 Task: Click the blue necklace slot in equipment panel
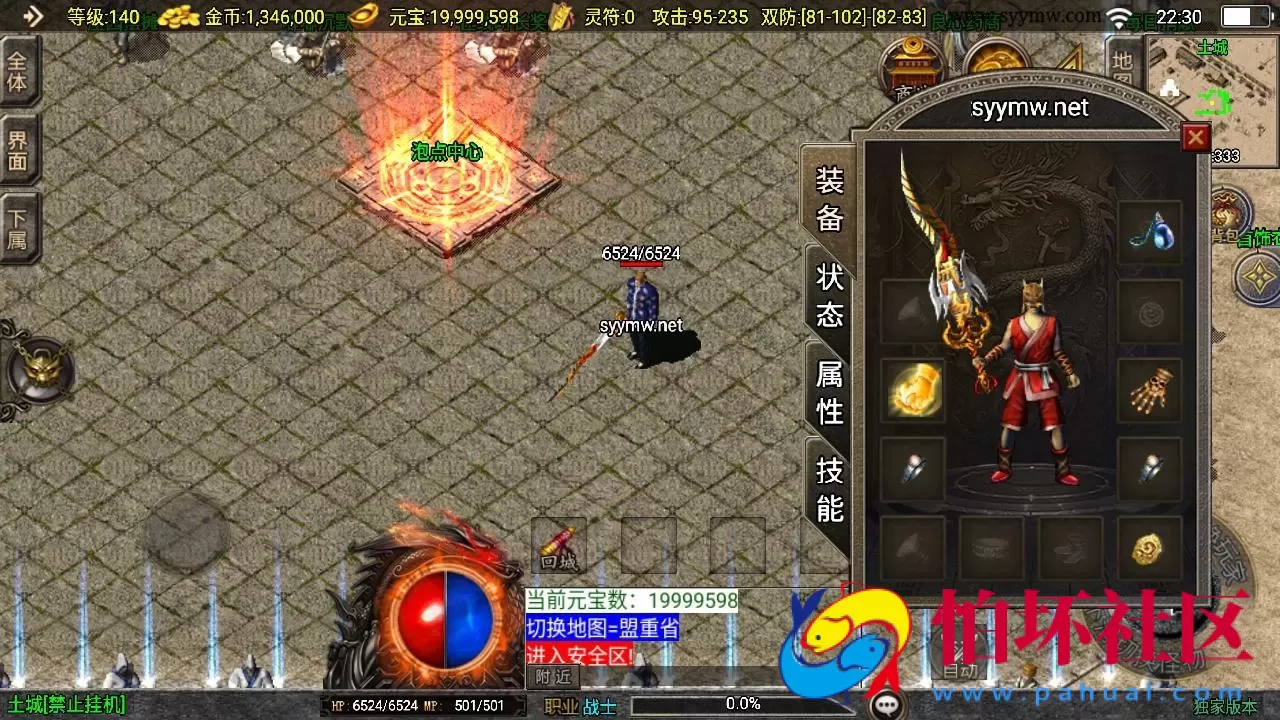pos(1152,232)
